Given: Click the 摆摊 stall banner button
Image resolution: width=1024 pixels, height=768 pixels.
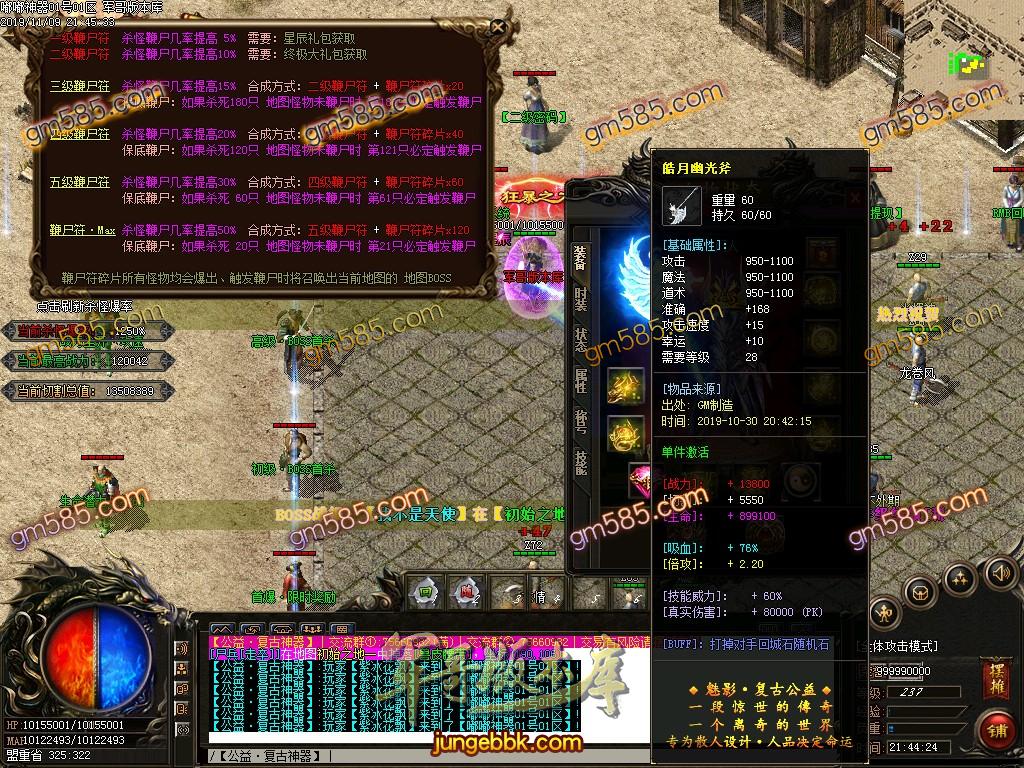Looking at the screenshot, I should [x=996, y=669].
